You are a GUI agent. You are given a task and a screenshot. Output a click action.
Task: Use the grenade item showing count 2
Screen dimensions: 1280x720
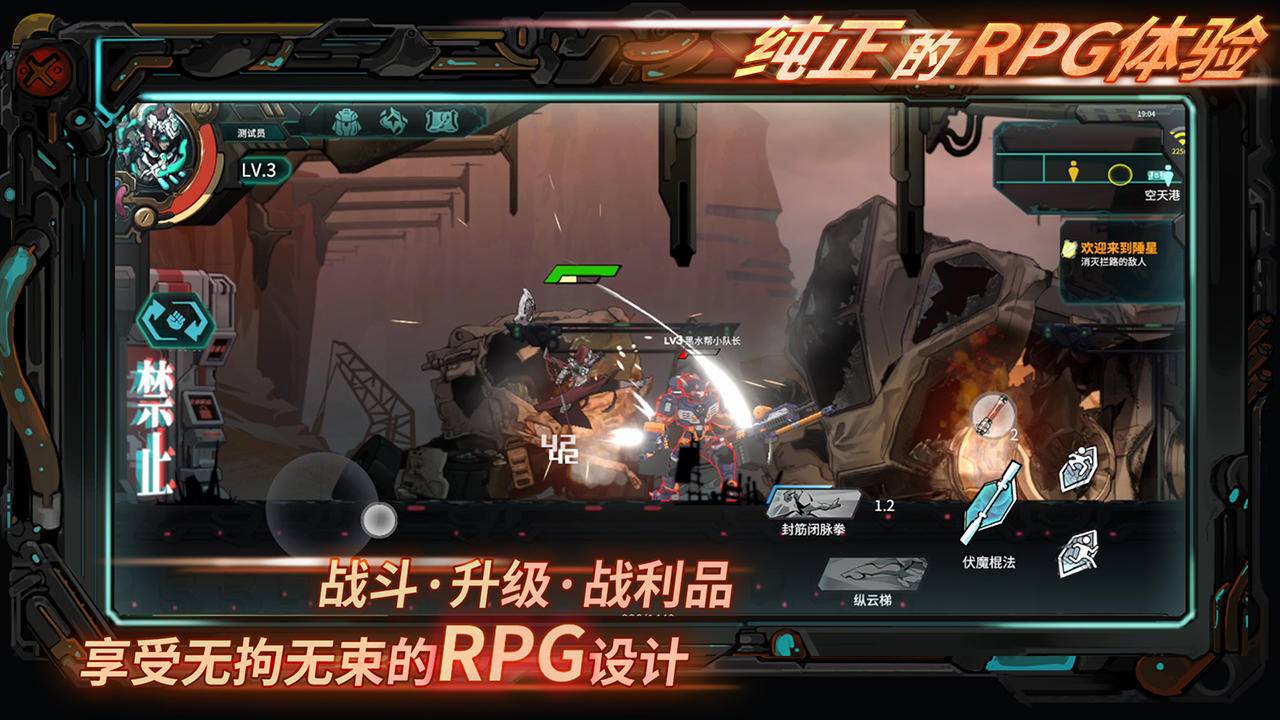pyautogui.click(x=991, y=416)
